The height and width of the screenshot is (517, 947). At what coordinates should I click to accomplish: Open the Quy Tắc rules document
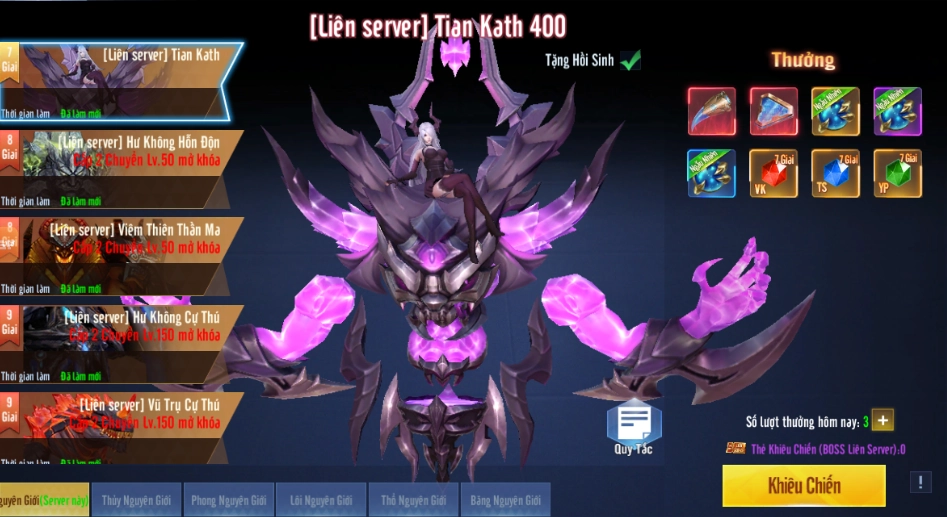tap(634, 427)
